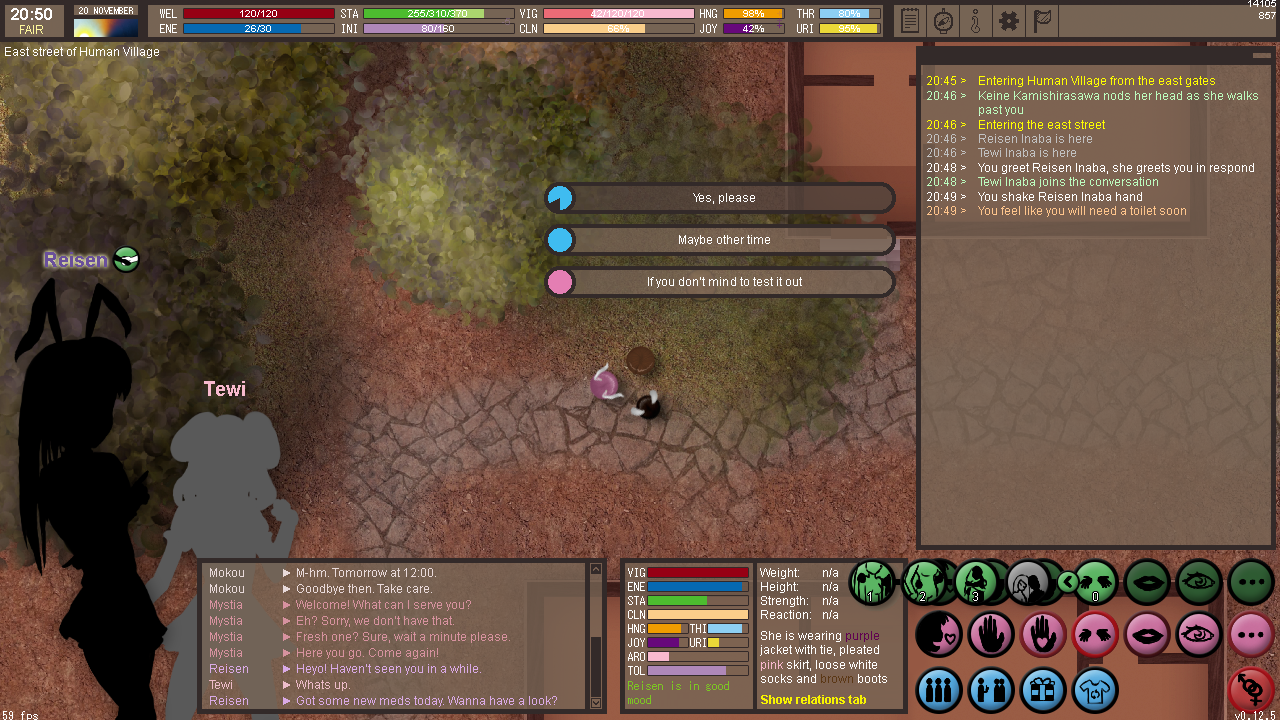Click the red gender symbols button
Viewport: 1280px width, 720px height.
pos(1251,688)
